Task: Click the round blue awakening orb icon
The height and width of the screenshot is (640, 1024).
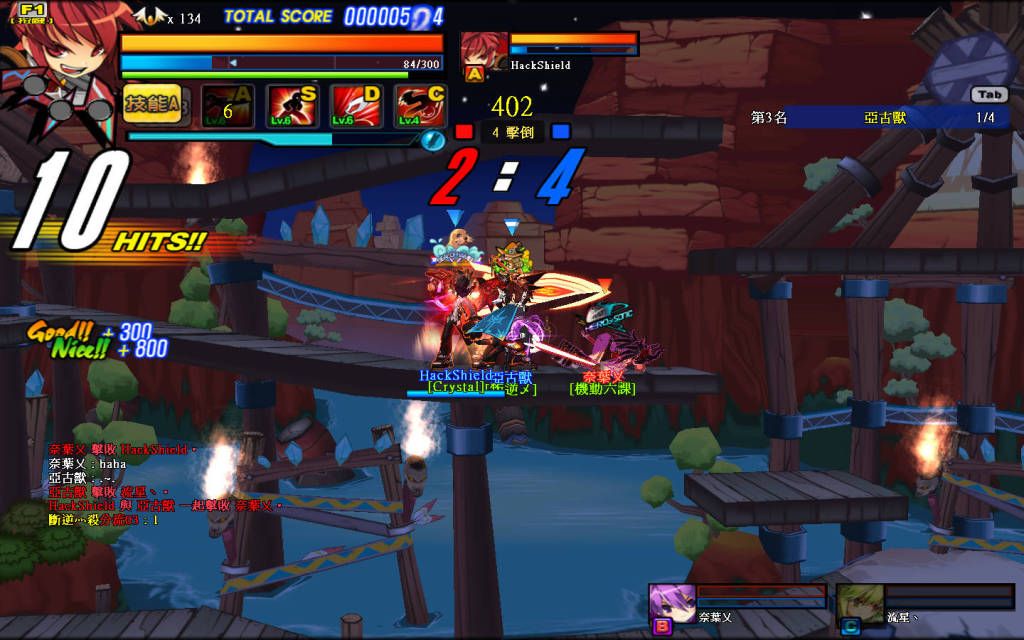Action: pyautogui.click(x=434, y=140)
